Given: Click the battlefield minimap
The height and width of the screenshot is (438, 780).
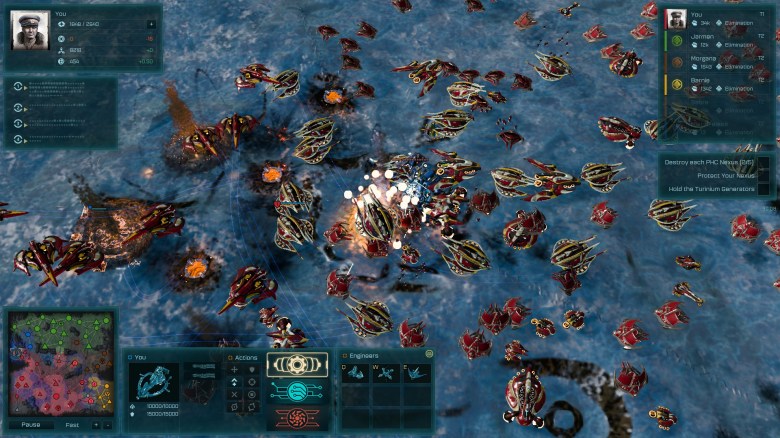Looking at the screenshot, I should 59,365.
